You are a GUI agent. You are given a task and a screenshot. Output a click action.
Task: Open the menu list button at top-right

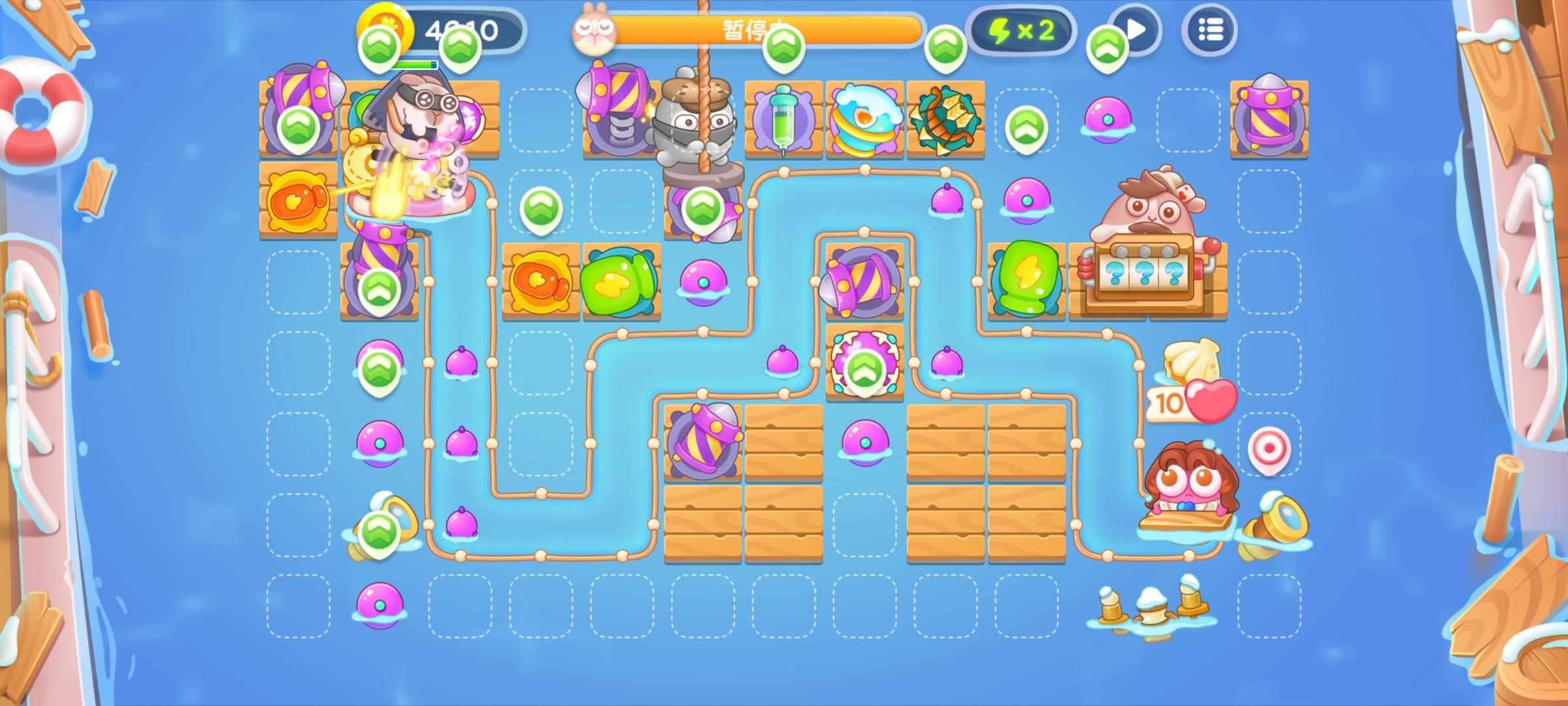click(x=1210, y=31)
